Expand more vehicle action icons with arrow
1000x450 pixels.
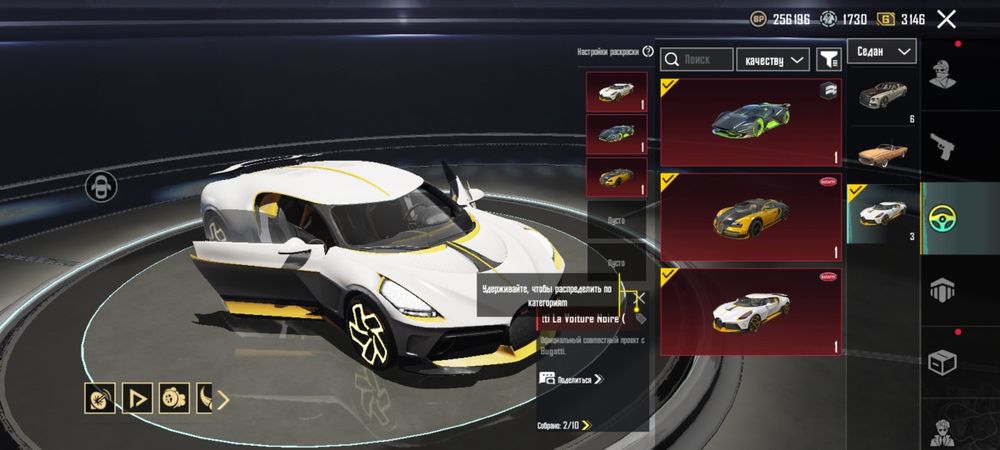223,400
